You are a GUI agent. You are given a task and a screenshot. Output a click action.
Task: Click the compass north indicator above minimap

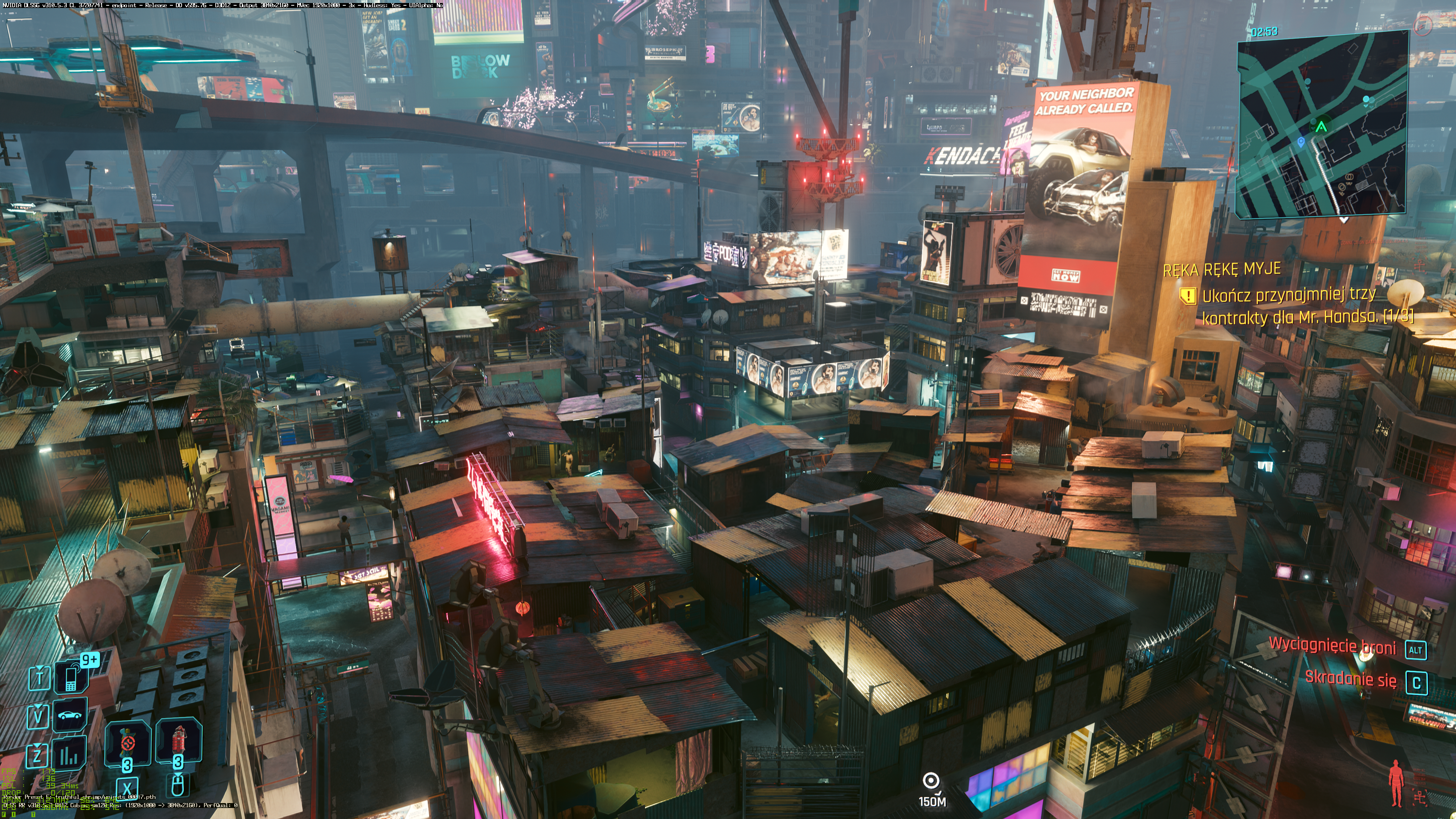(x=1422, y=24)
